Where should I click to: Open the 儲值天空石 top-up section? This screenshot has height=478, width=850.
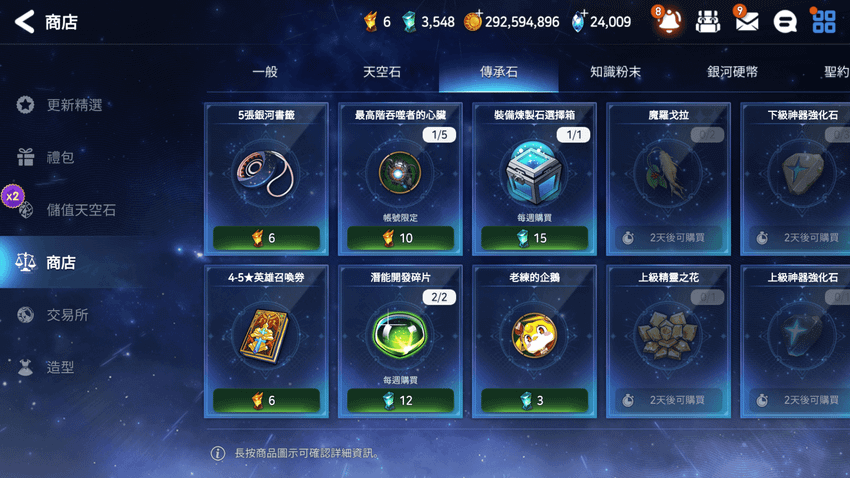pos(80,210)
